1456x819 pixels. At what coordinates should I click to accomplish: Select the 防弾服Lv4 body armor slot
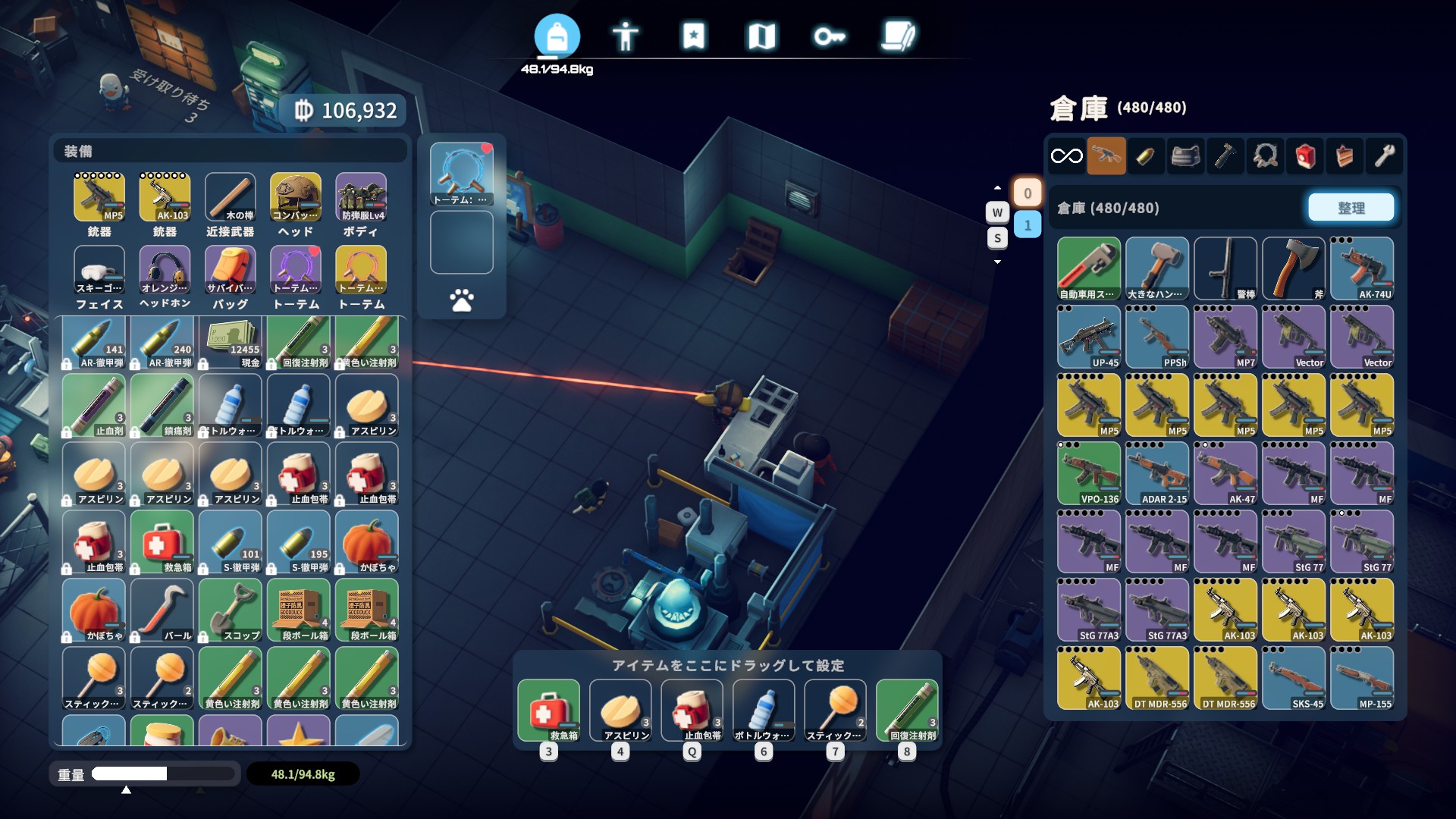pyautogui.click(x=361, y=197)
